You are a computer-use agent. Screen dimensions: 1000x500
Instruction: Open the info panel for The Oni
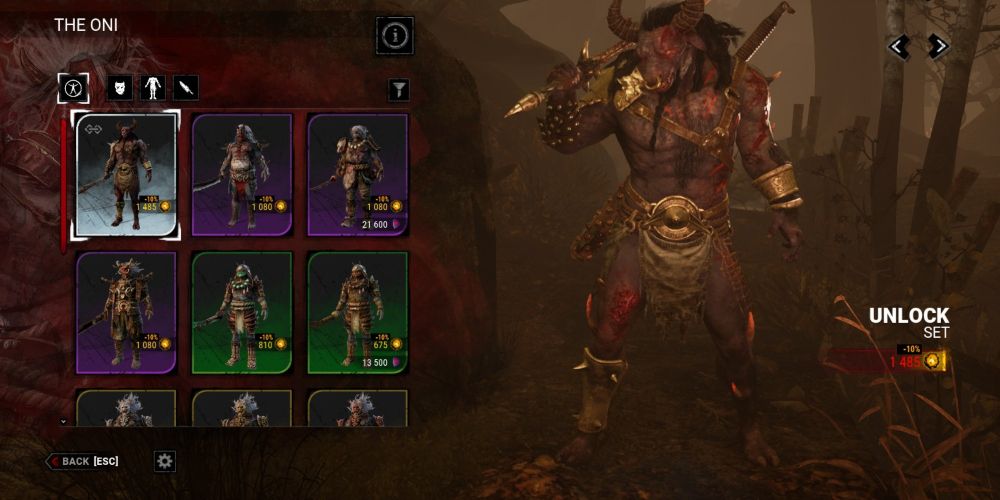tap(395, 36)
